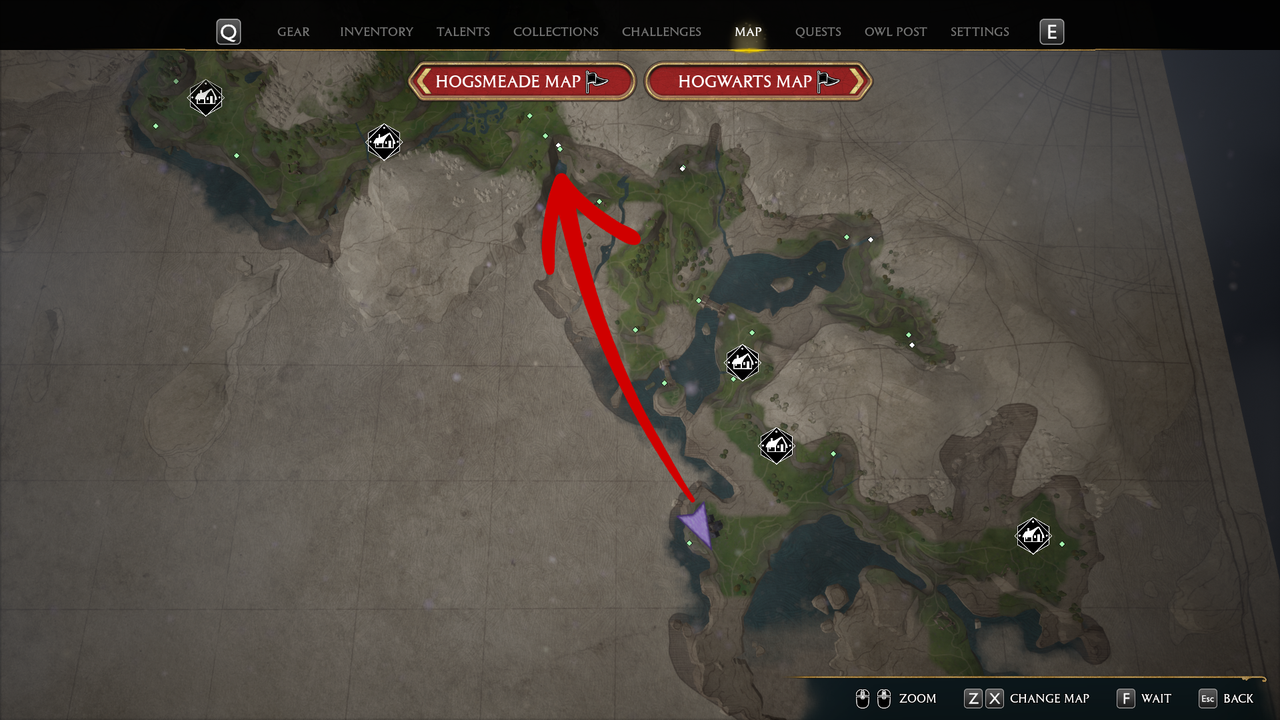The image size is (1280, 720).
Task: Open the Owl Post screen
Action: 896,31
